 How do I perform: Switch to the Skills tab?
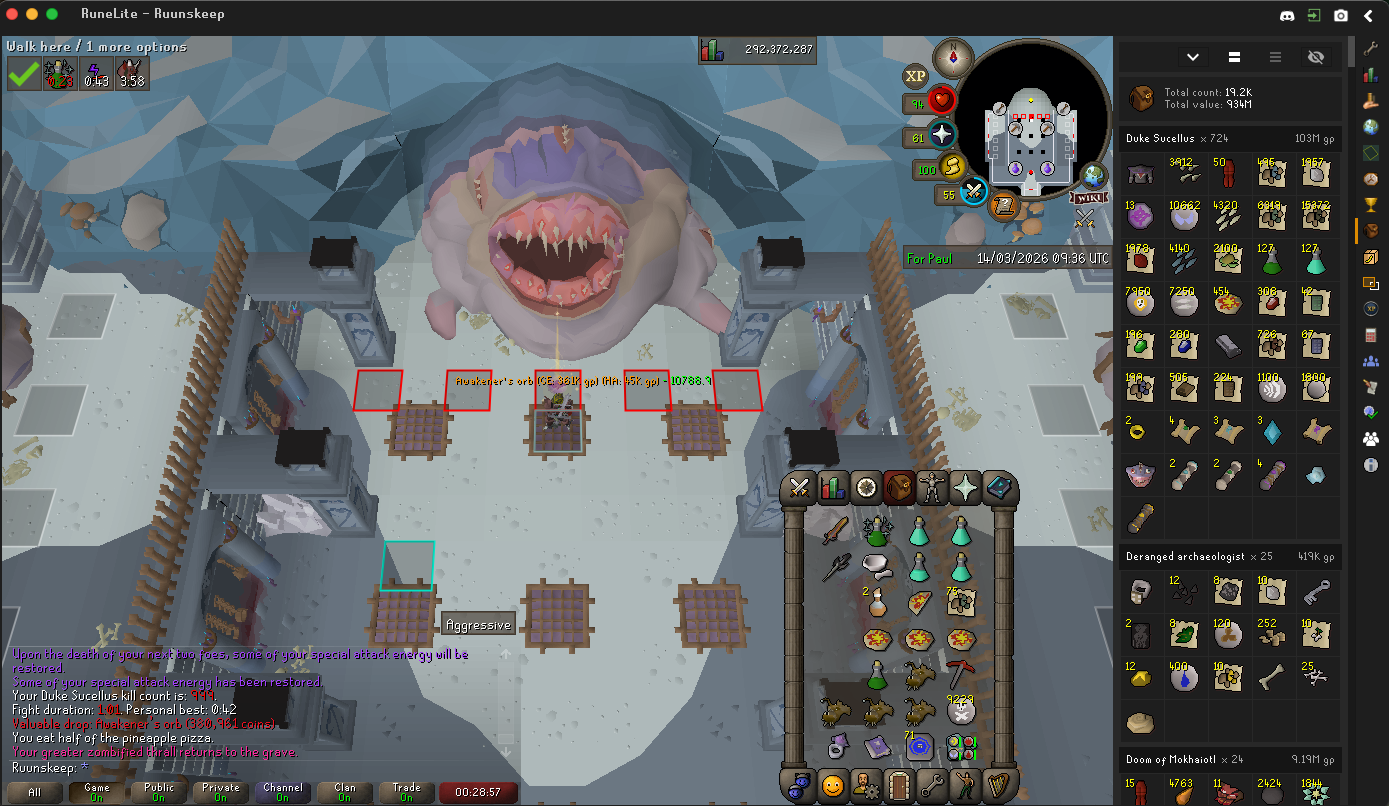click(x=832, y=488)
